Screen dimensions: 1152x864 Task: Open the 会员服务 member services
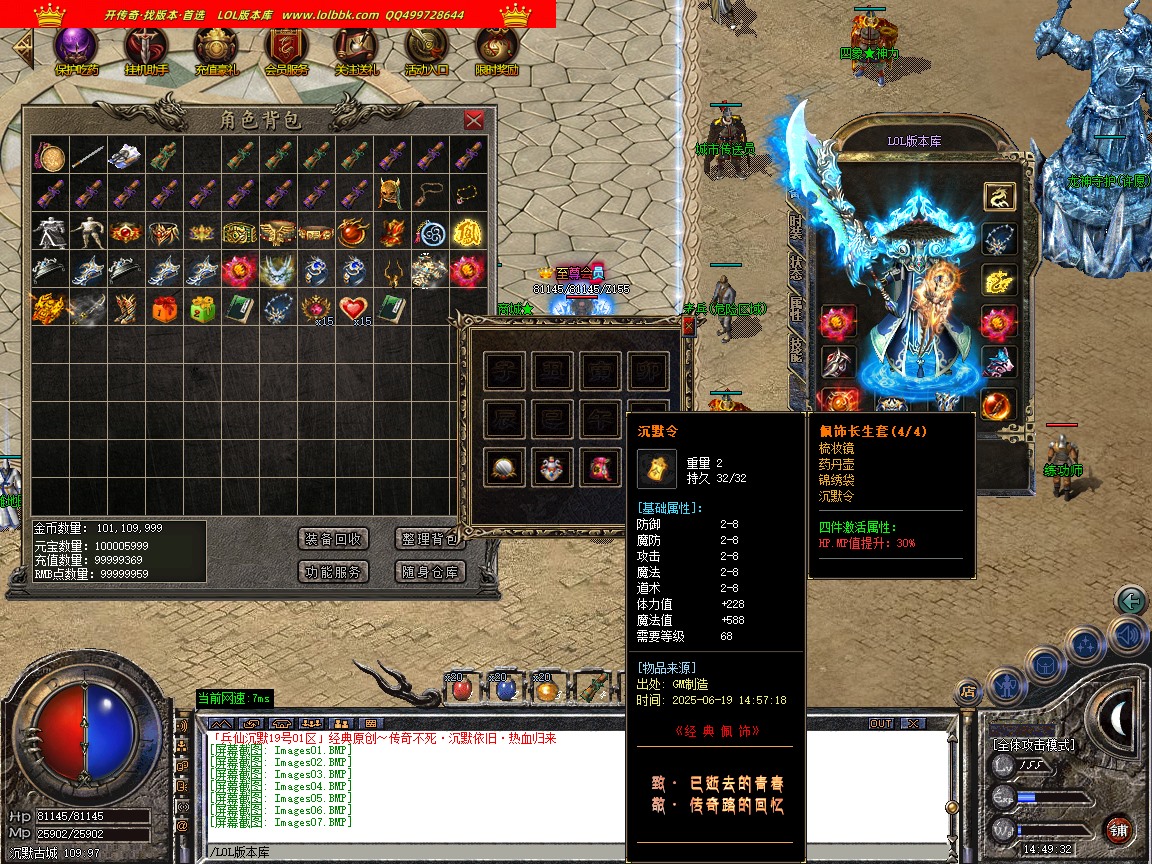click(x=286, y=50)
